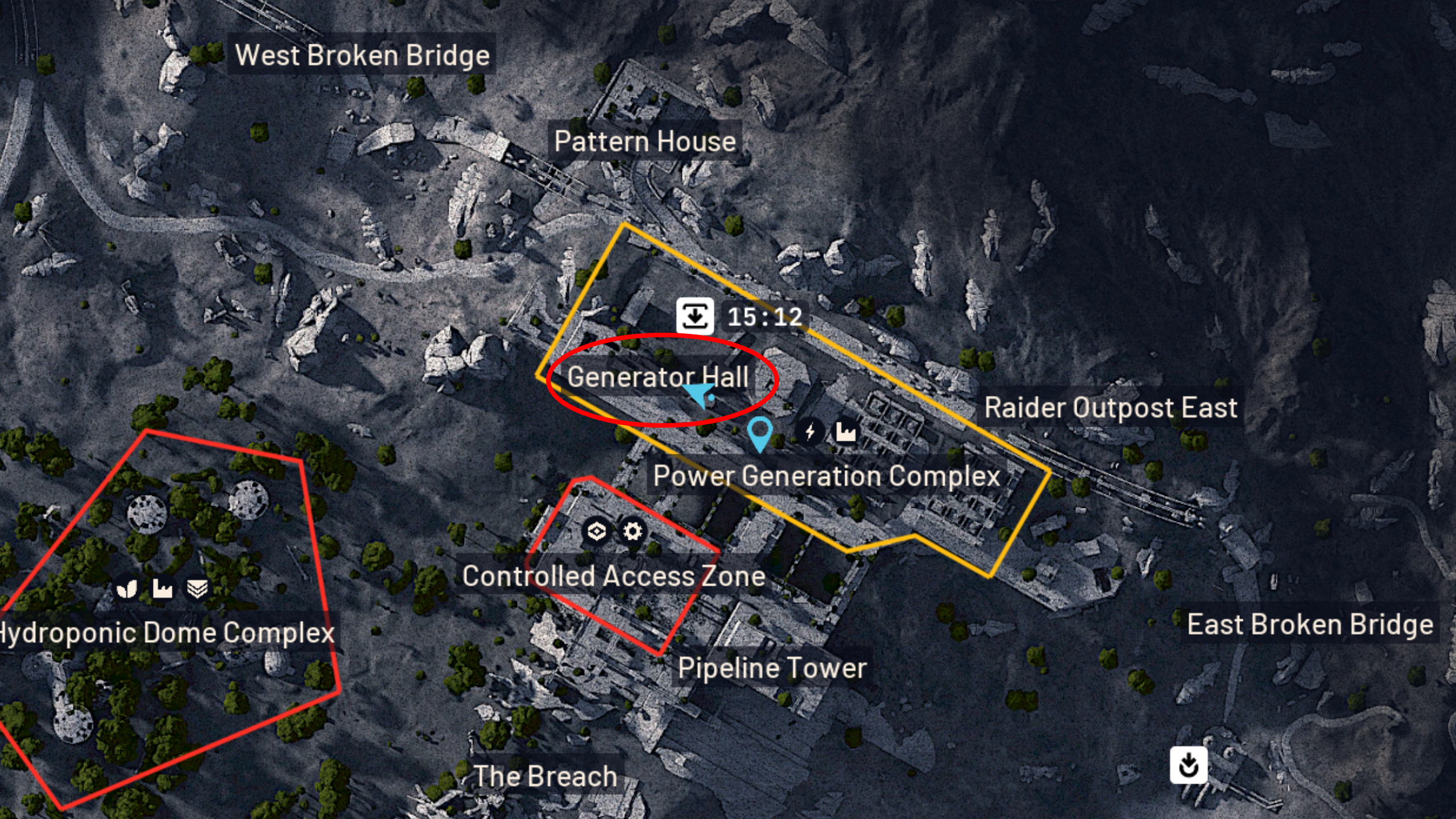
Task: Open the gear icon in the Controlled Access Zone
Action: coord(633,532)
